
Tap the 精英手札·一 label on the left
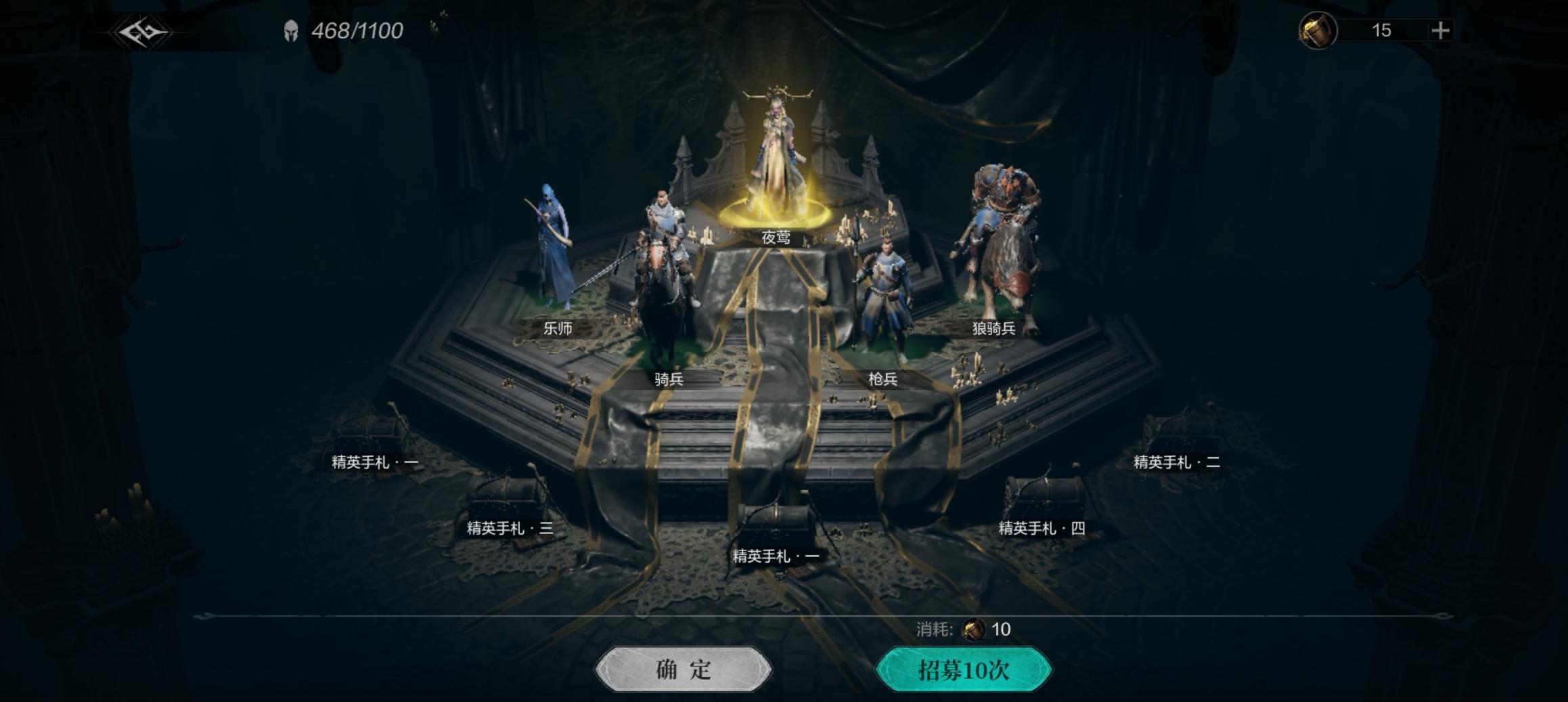click(x=373, y=462)
